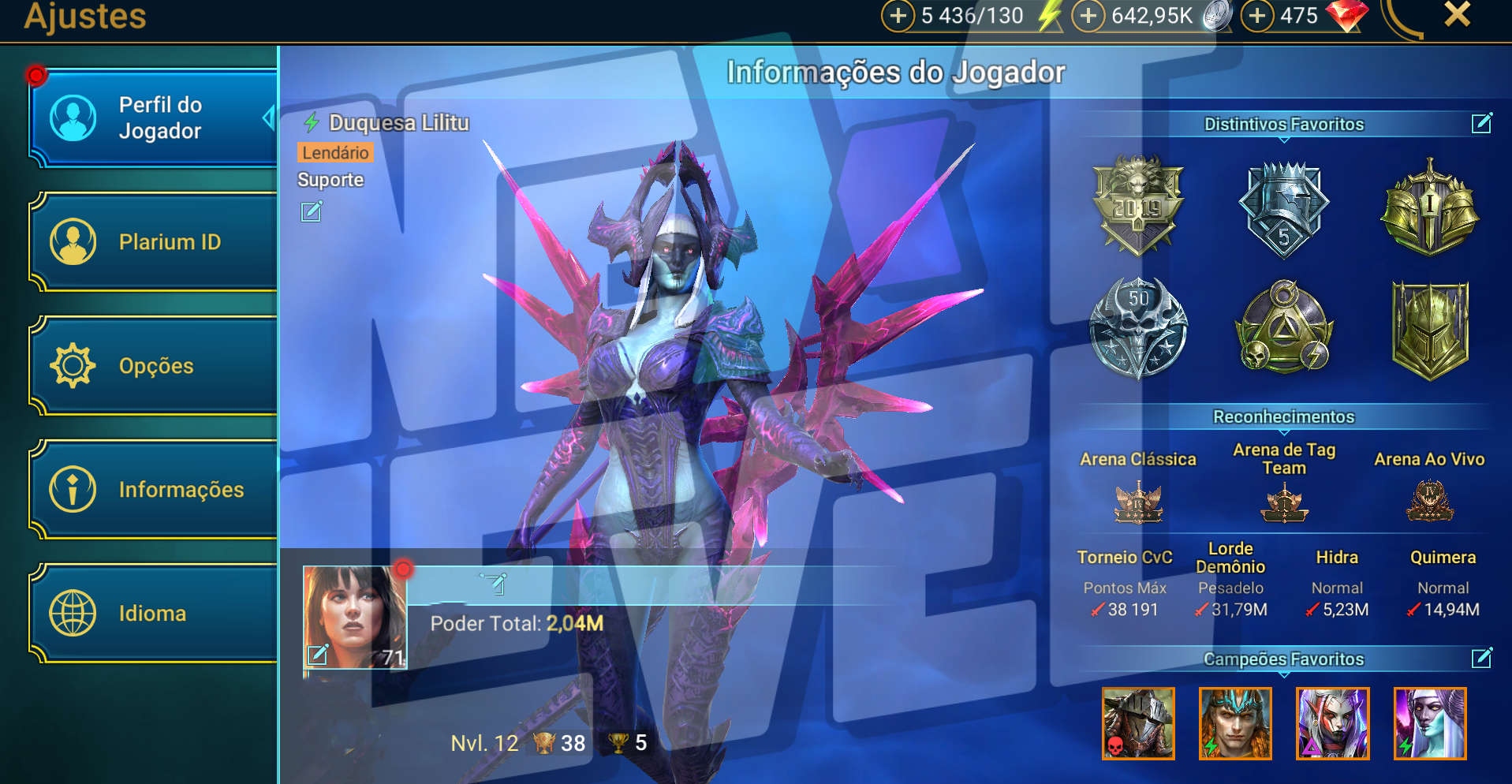Select the golden helmet shield badge
The width and height of the screenshot is (1512, 784).
point(1429,330)
